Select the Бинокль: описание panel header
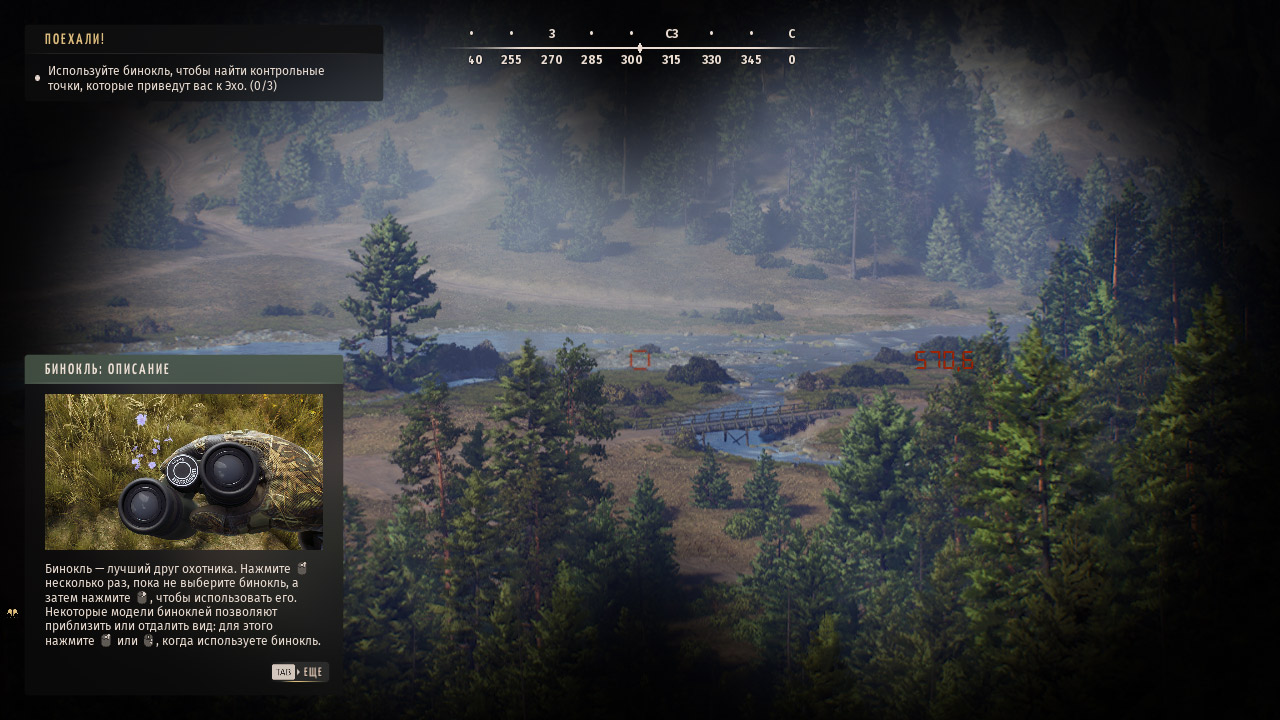 (x=184, y=369)
